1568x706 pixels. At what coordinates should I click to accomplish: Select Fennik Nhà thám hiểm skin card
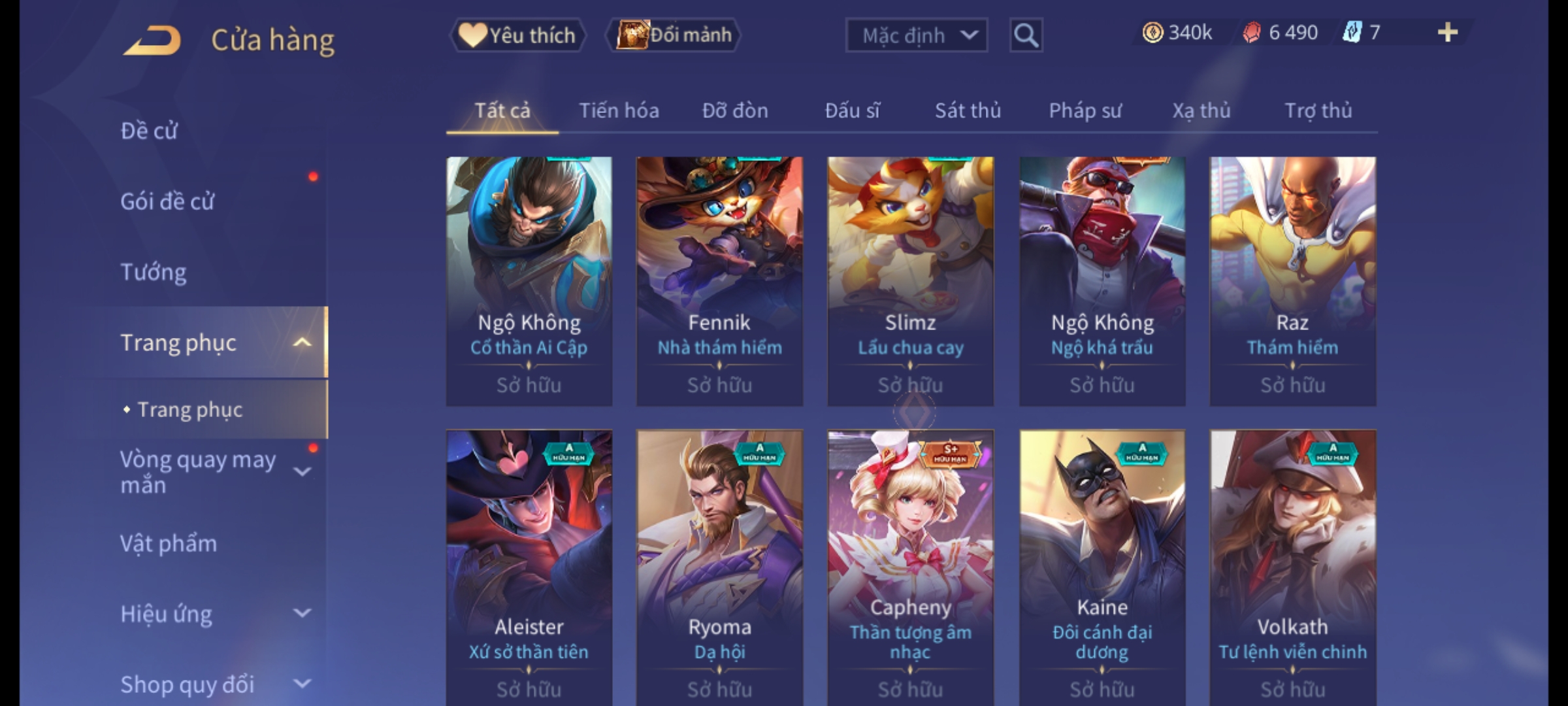[x=719, y=281]
